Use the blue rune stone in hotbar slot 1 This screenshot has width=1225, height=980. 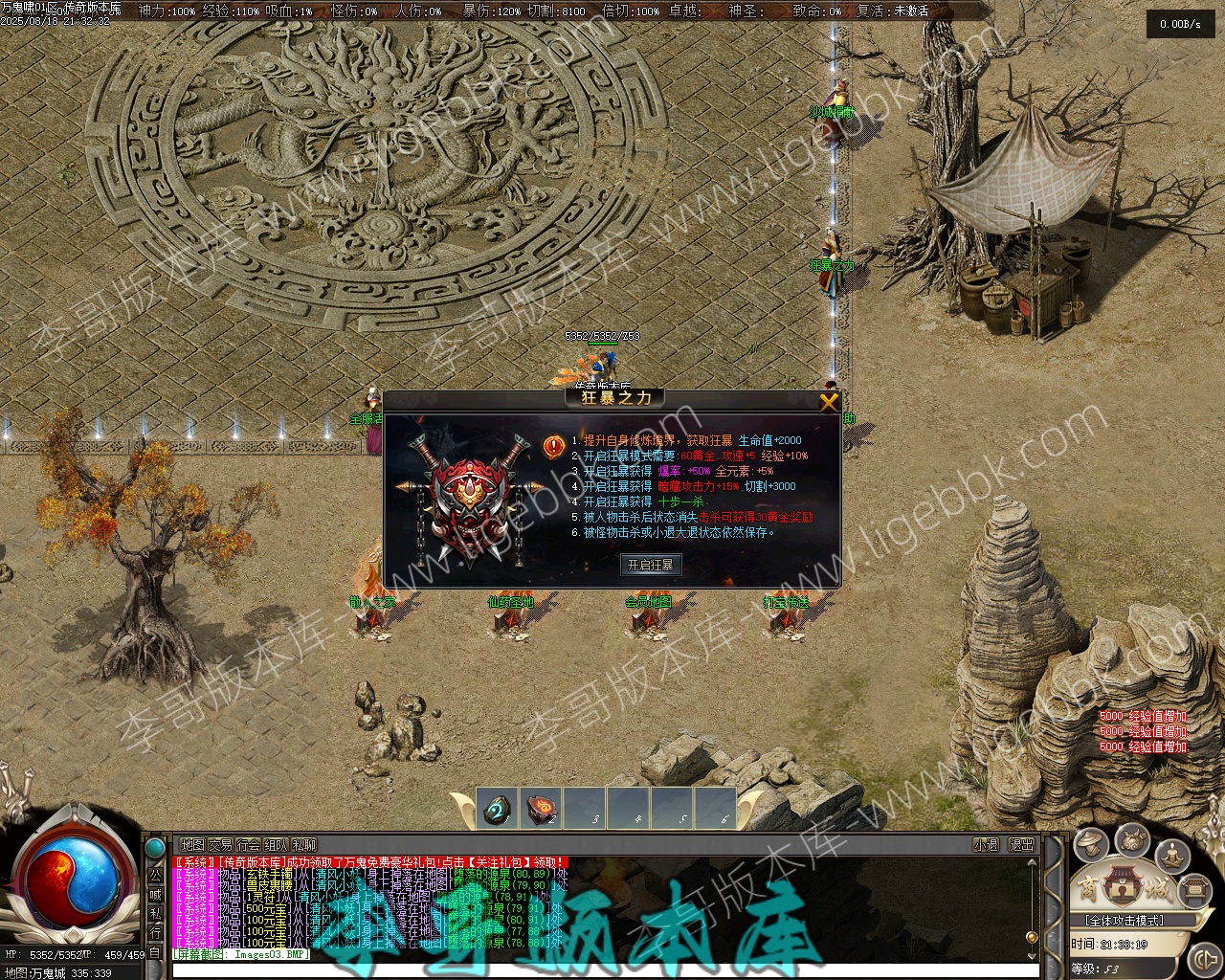tap(498, 809)
